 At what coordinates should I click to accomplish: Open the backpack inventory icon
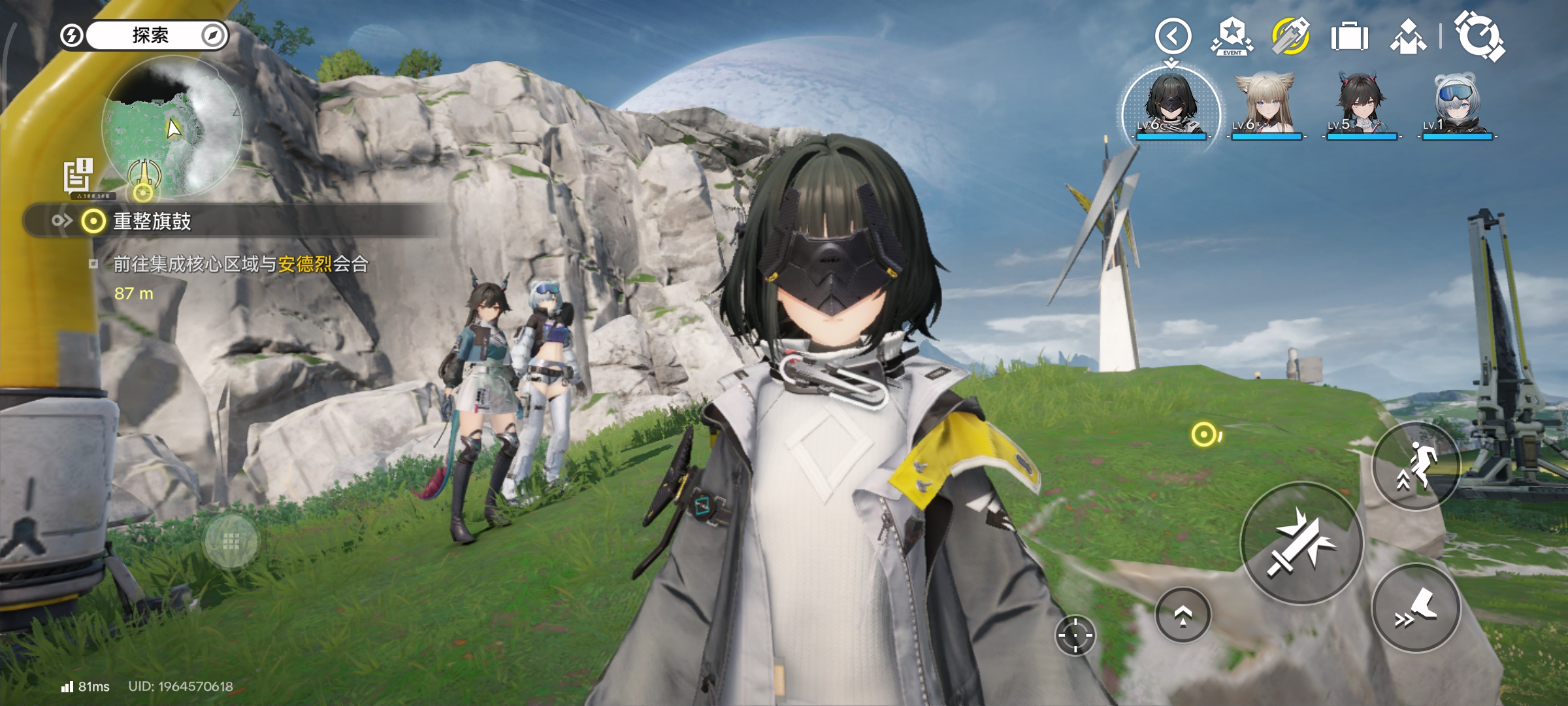[1349, 37]
